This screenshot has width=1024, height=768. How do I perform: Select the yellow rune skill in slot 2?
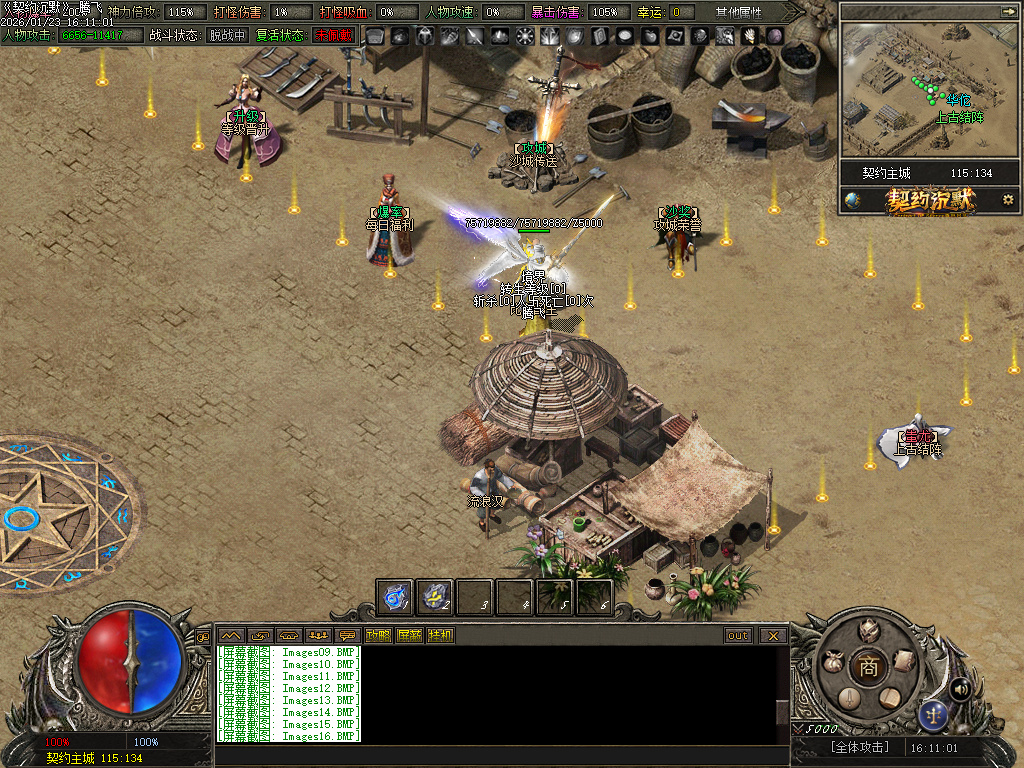pyautogui.click(x=434, y=597)
